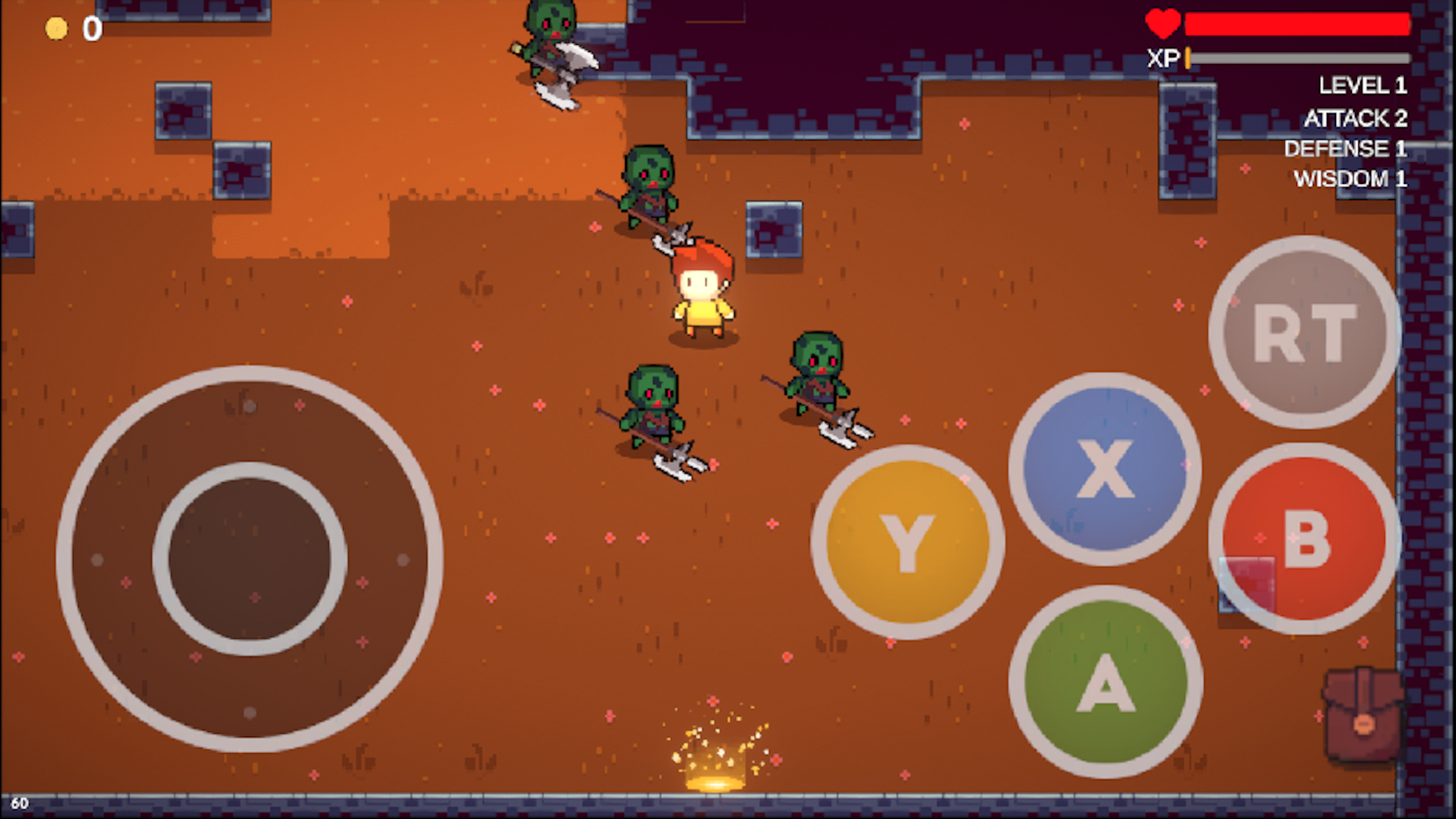Viewport: 1456px width, 819px height.
Task: Click the coin counter showing 0
Action: pos(91,27)
